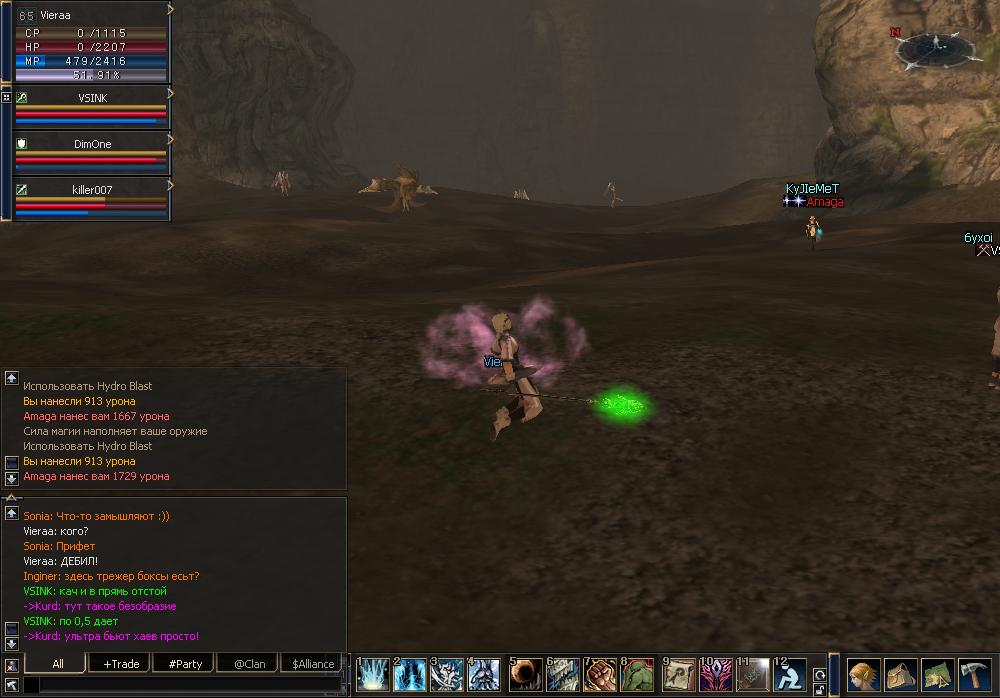Open the character status elf portrait button
The width and height of the screenshot is (1000, 698).
pos(864,675)
